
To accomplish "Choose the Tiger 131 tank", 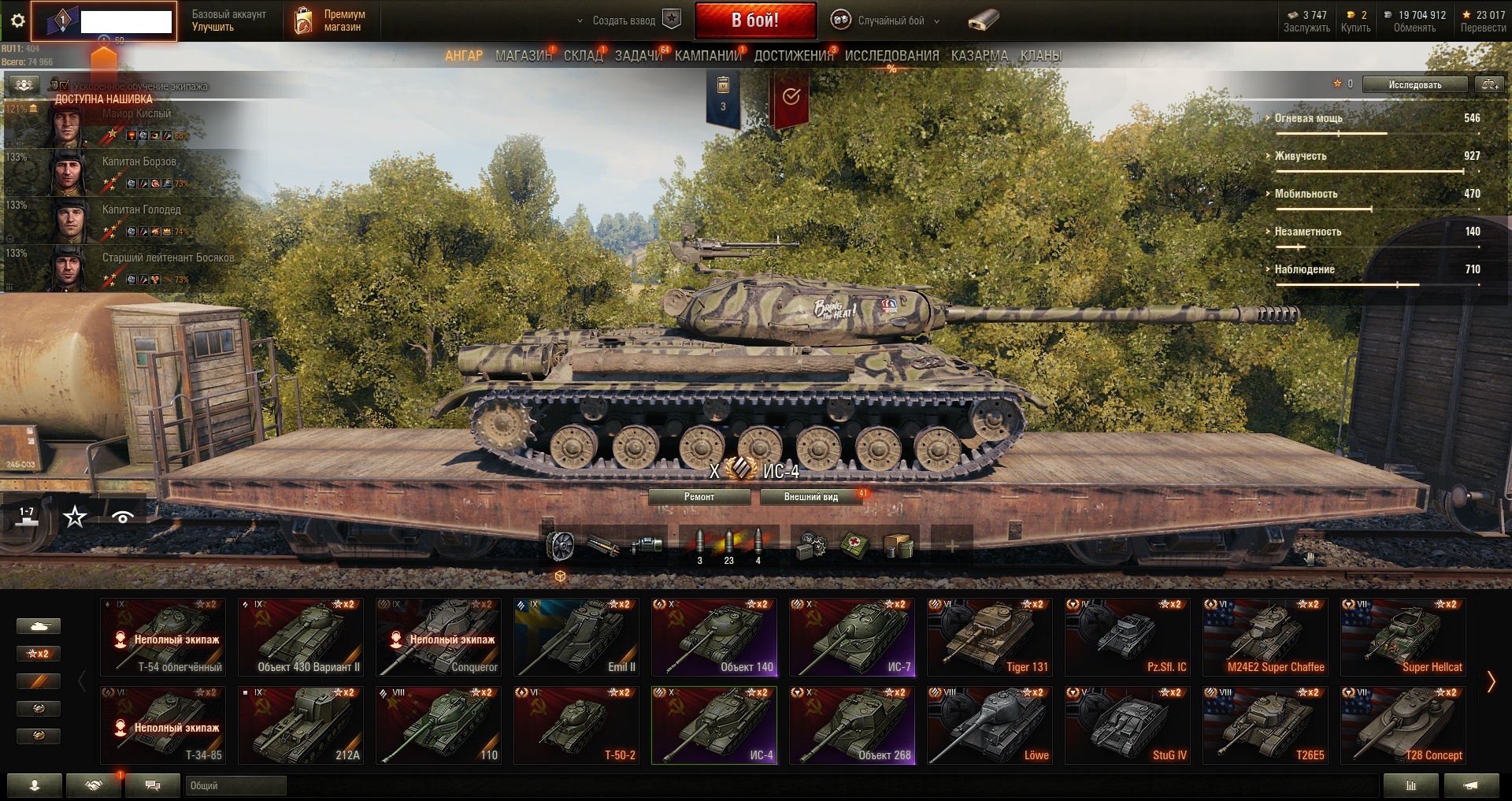I will click(990, 637).
